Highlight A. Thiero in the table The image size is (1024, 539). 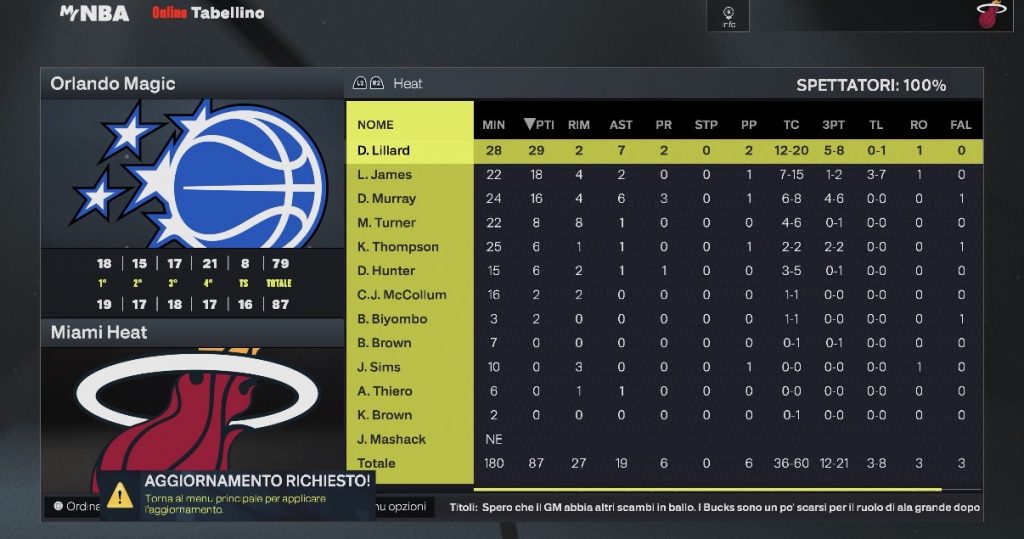(384, 391)
